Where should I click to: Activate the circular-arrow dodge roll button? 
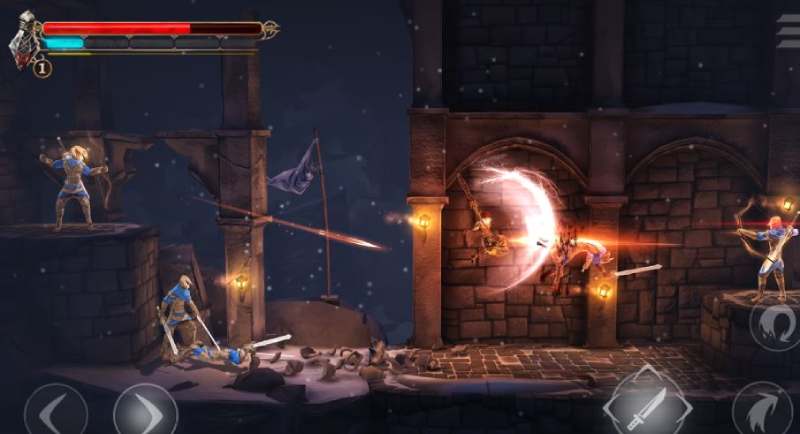pos(775,326)
